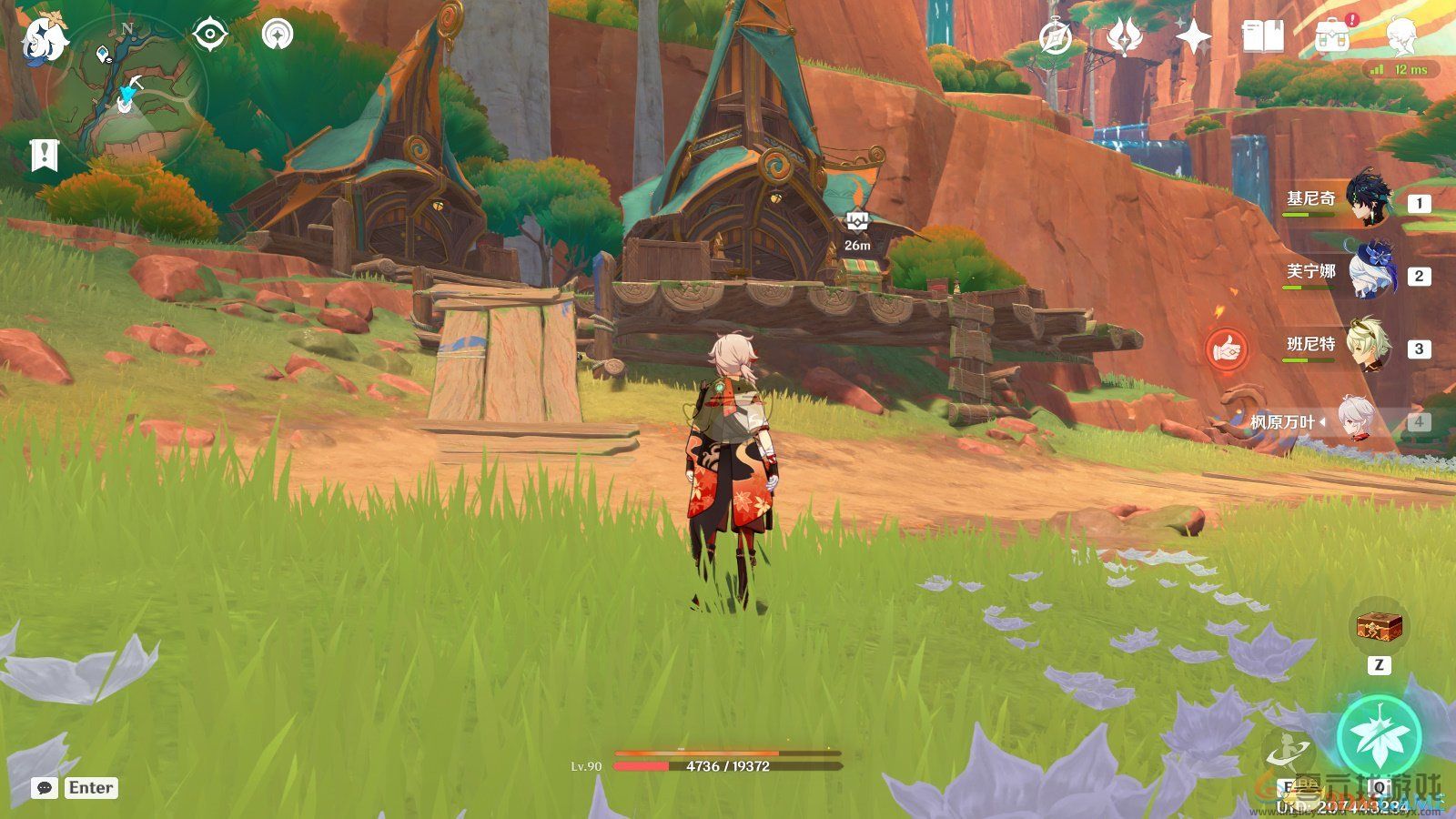The image size is (1456, 819).
Task: Open the compass events icon
Action: [x=1056, y=38]
